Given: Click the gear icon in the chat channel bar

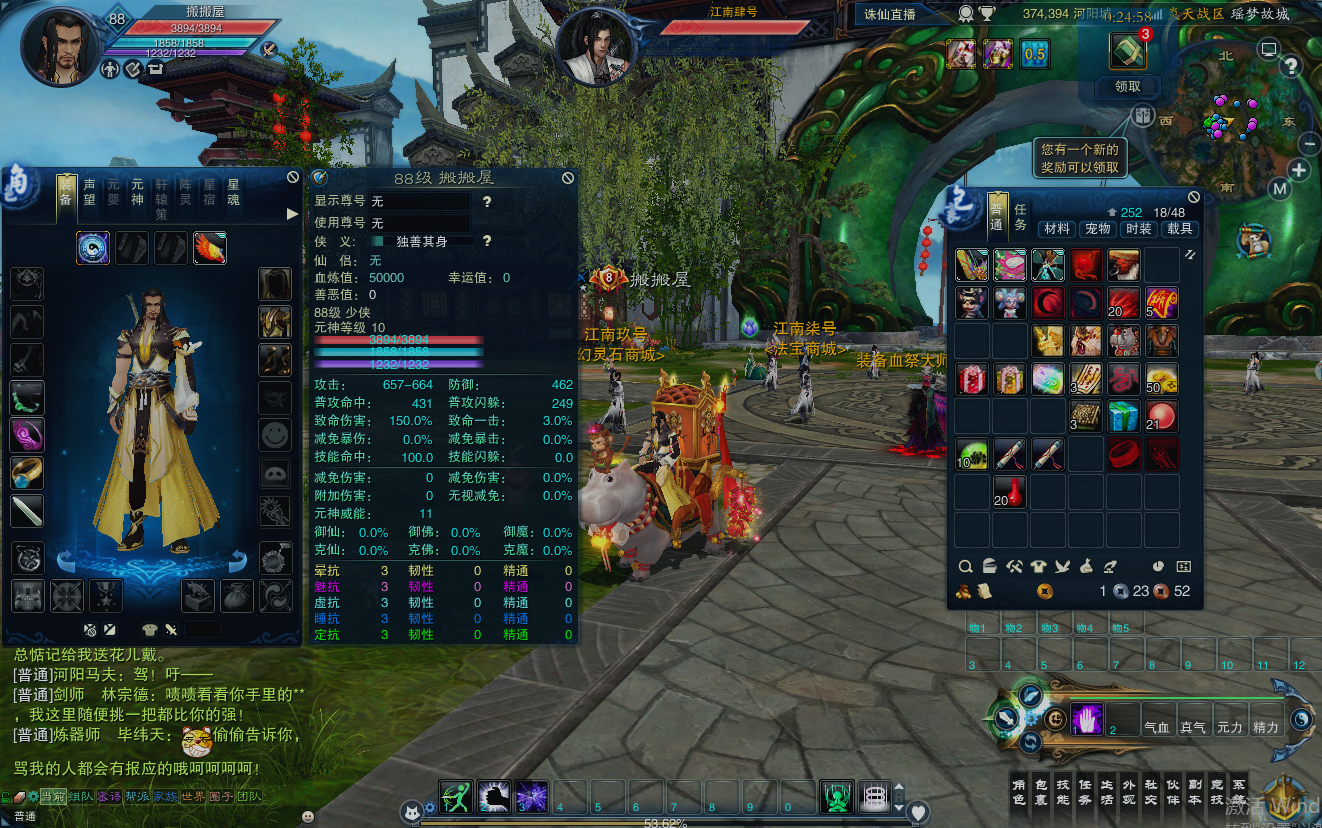Looking at the screenshot, I should 33,796.
